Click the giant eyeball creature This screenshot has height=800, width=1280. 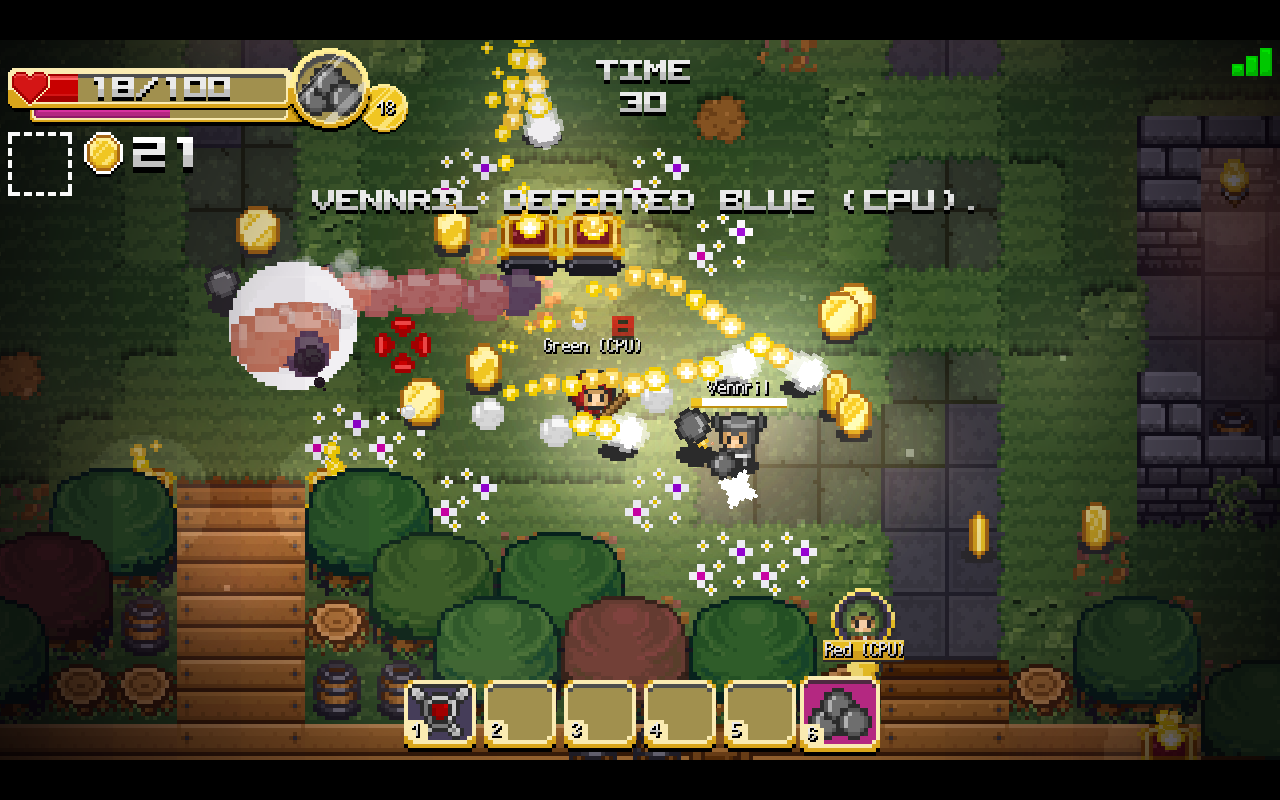[x=295, y=323]
